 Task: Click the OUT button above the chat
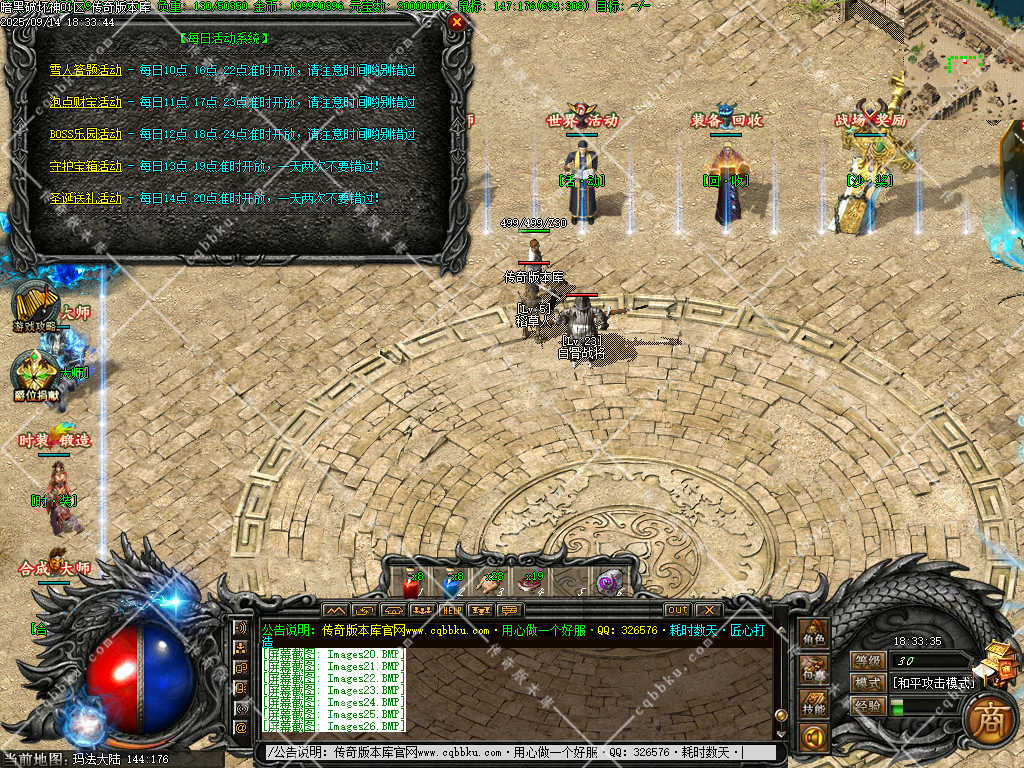(677, 610)
